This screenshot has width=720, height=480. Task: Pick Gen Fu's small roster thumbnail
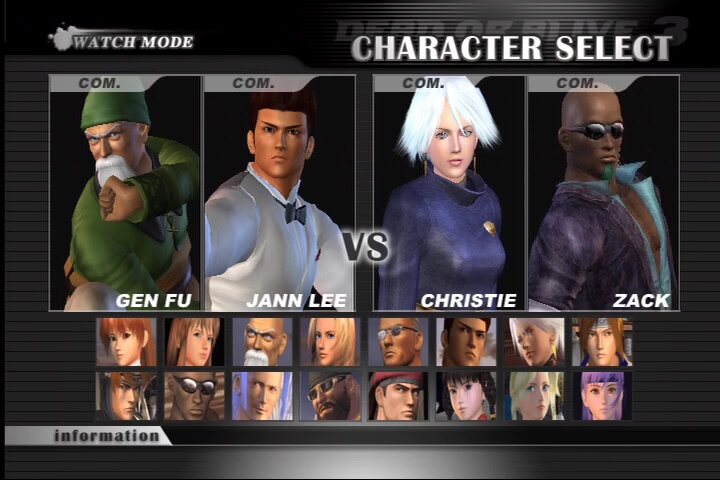[x=262, y=342]
